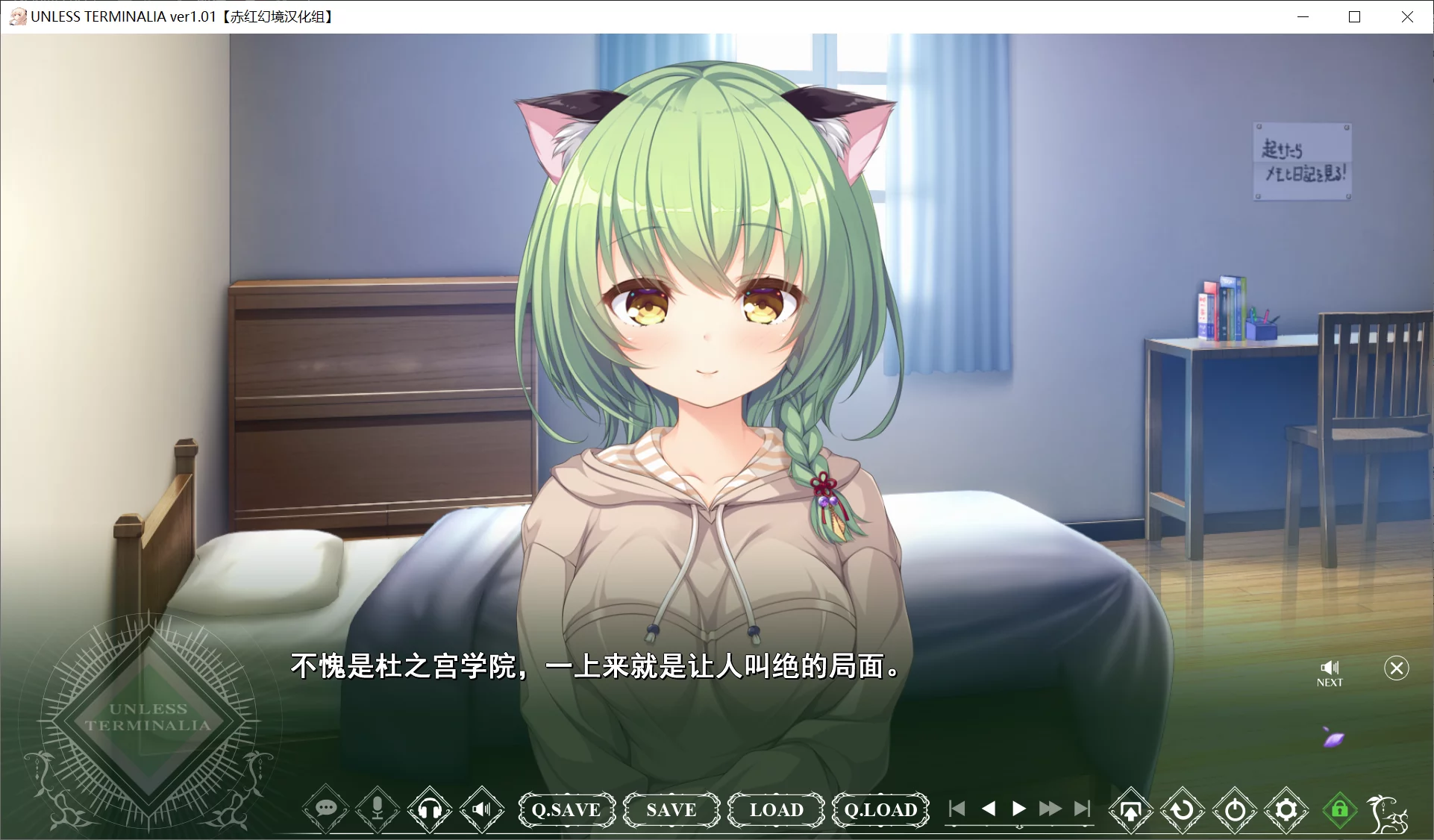The width and height of the screenshot is (1434, 840).
Task: Click the Q.SAVE button
Action: (567, 810)
